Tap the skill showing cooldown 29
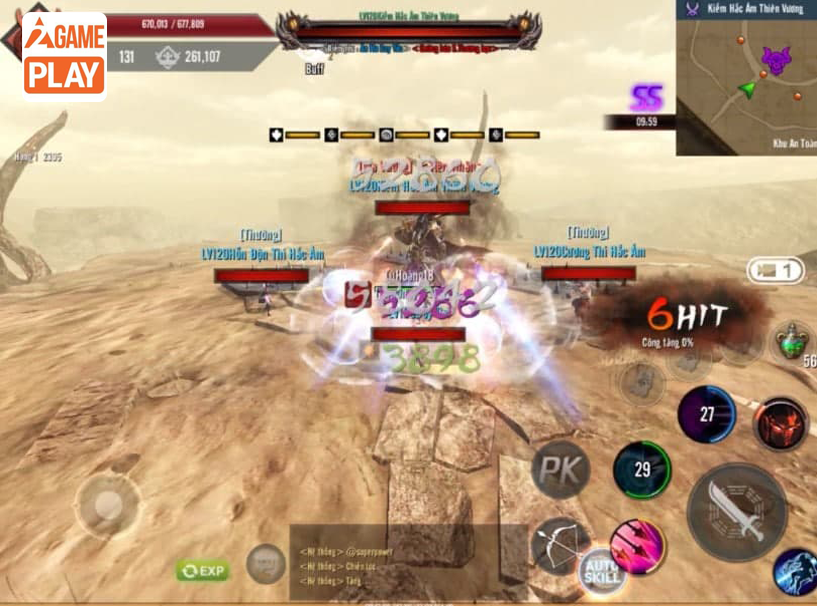 tap(641, 469)
